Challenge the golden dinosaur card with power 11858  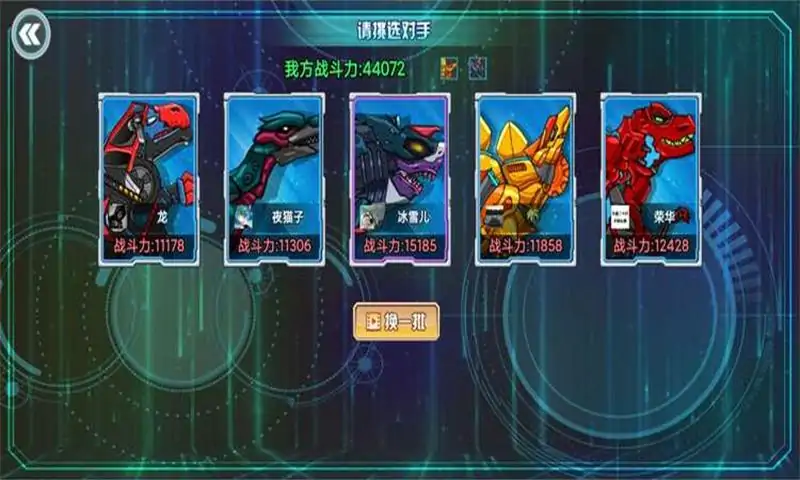point(525,179)
